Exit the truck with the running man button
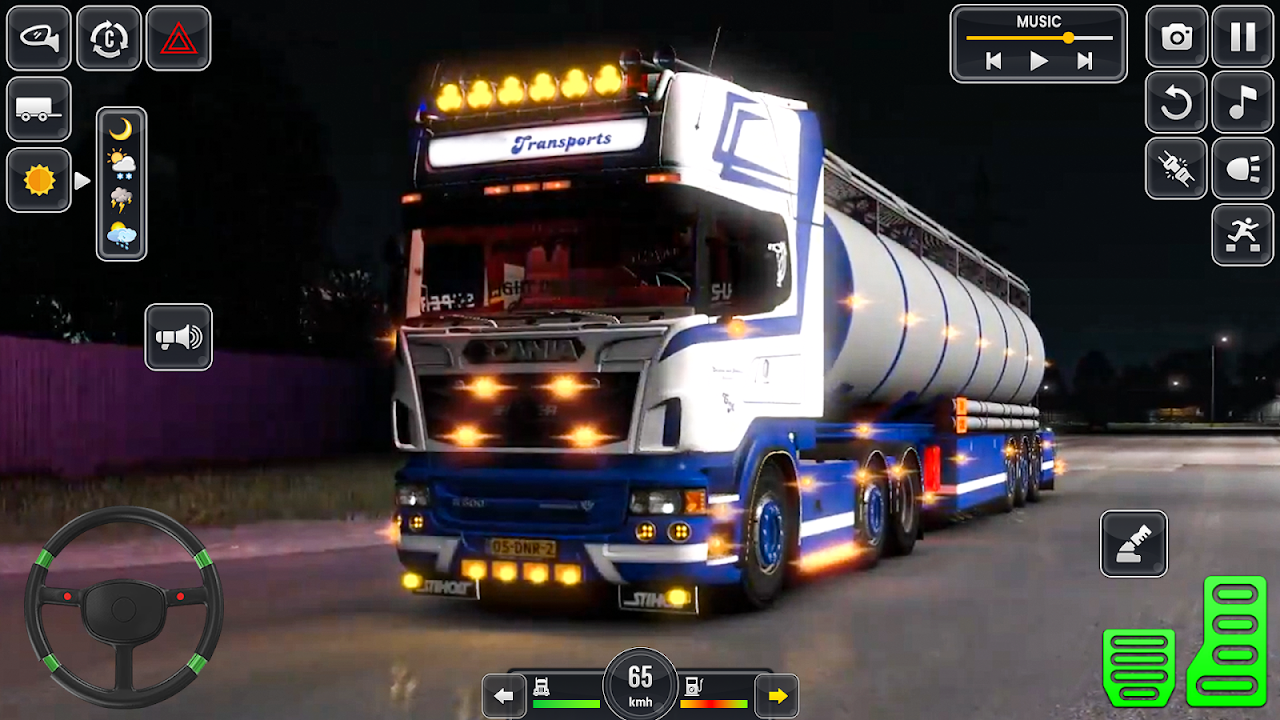This screenshot has height=720, width=1280. click(1243, 235)
